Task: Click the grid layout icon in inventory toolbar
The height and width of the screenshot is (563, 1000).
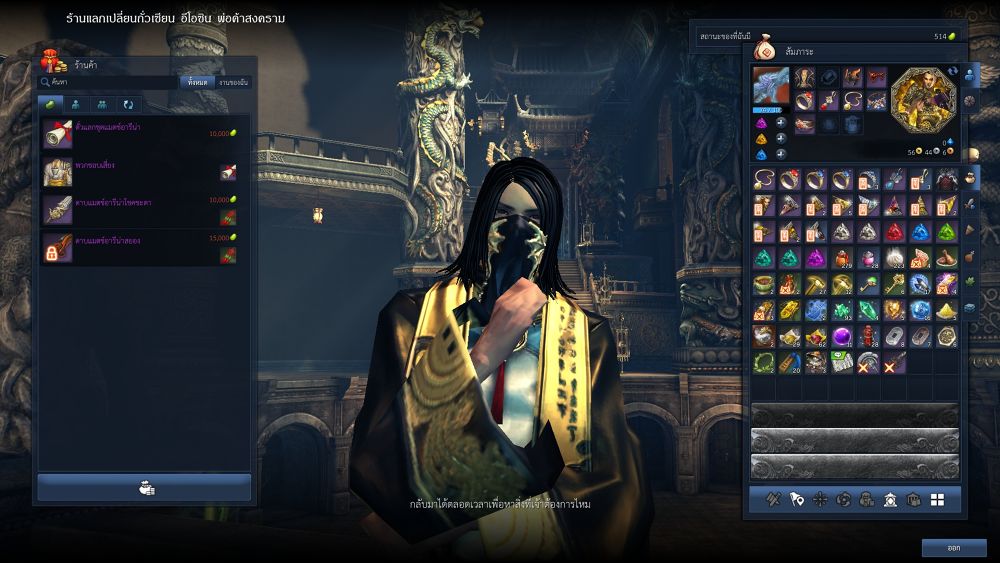Action: pyautogui.click(x=937, y=499)
